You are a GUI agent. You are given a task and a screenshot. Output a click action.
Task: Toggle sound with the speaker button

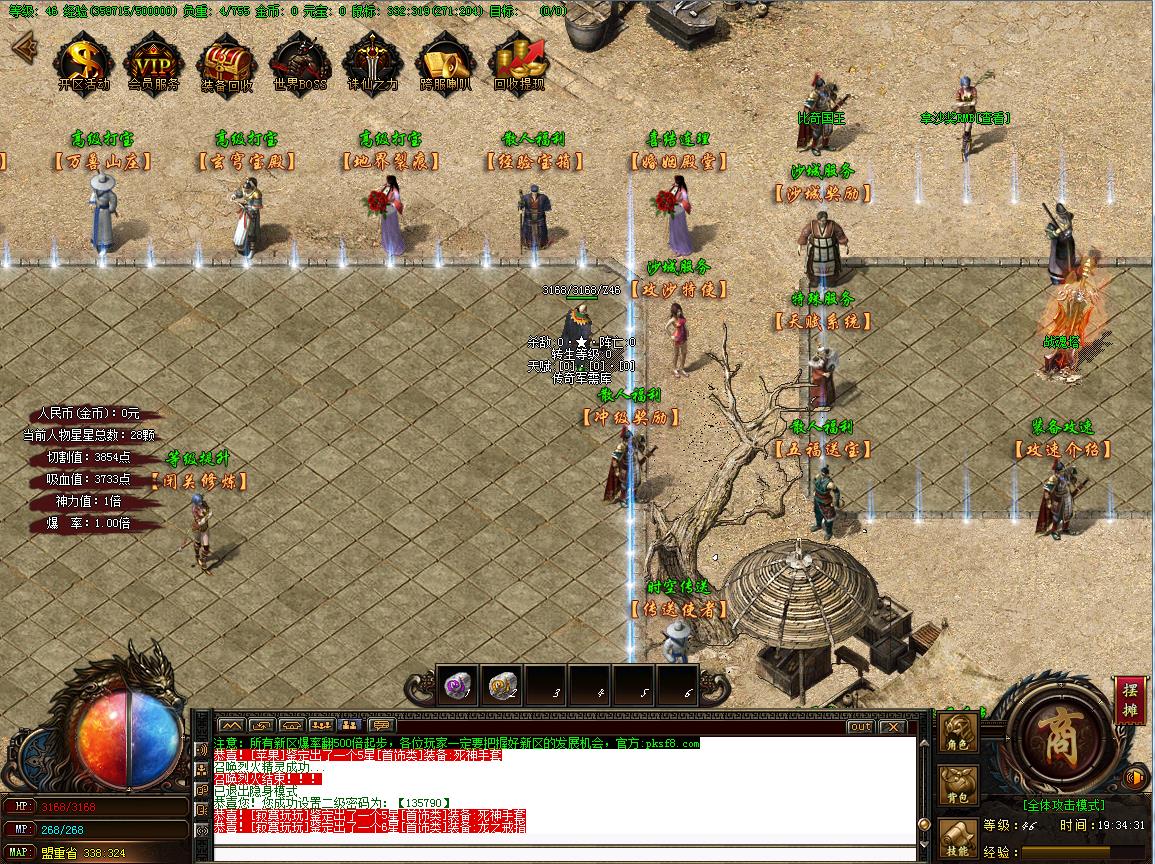(x=1135, y=777)
